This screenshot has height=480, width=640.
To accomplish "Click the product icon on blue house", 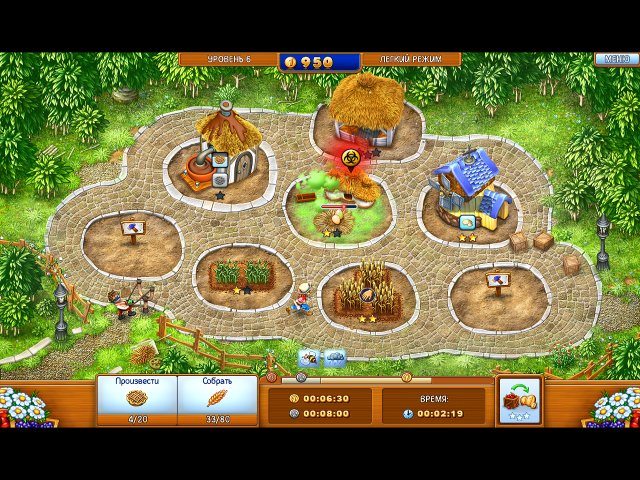I will [x=468, y=223].
